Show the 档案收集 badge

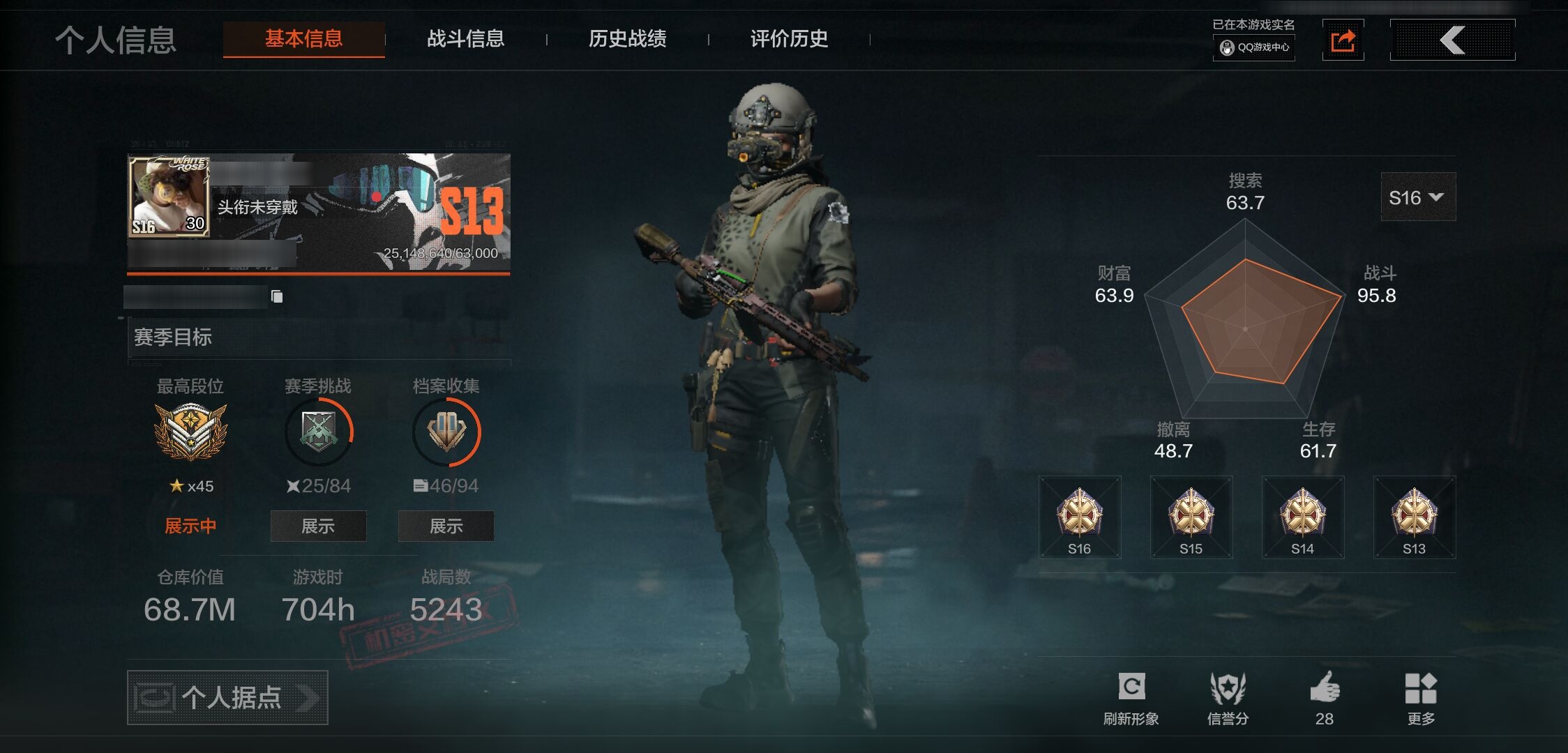click(446, 526)
